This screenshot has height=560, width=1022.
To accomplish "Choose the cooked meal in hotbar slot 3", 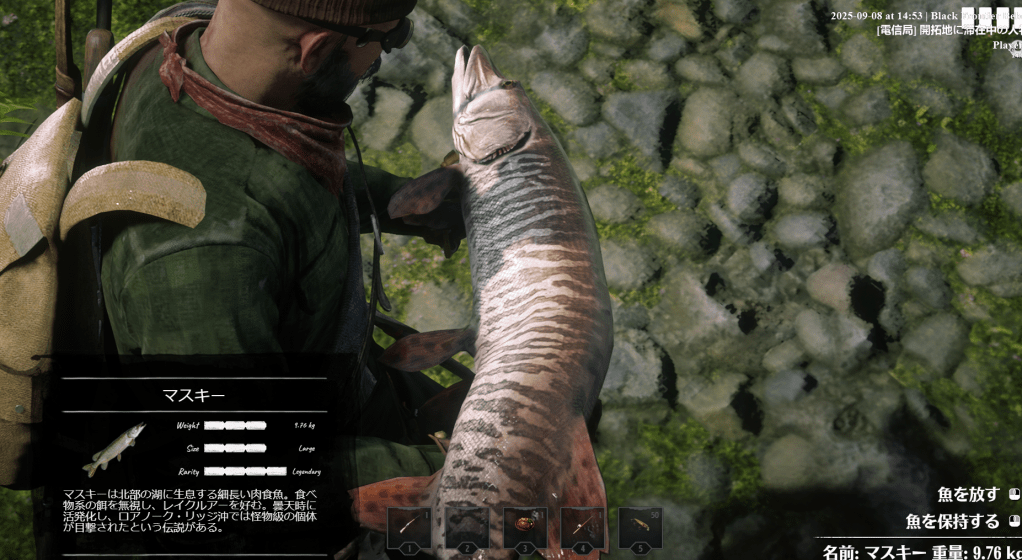I will 525,527.
